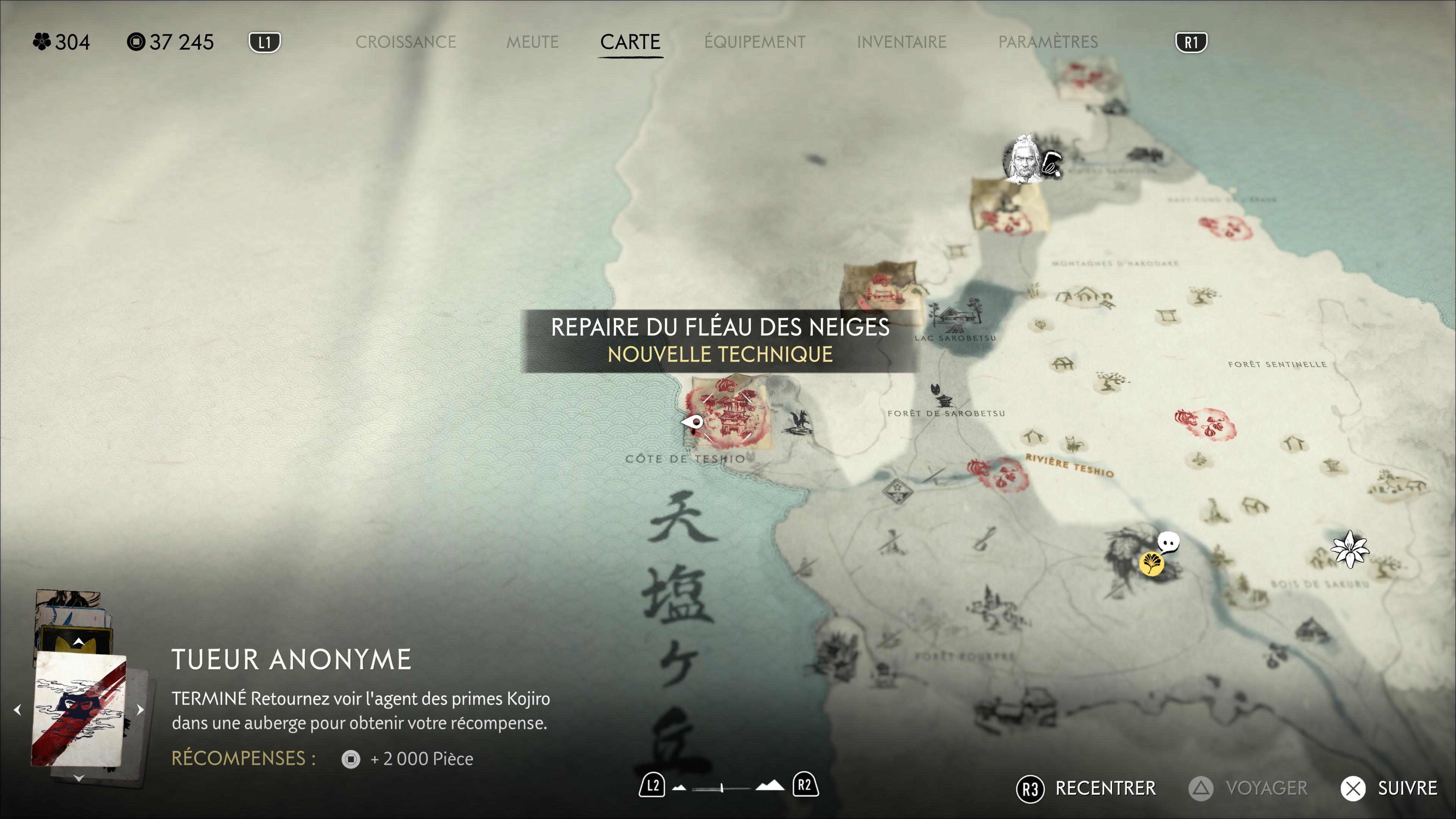Screen dimensions: 1456x819
Task: Click the speech bubble map marker
Action: (x=1168, y=542)
